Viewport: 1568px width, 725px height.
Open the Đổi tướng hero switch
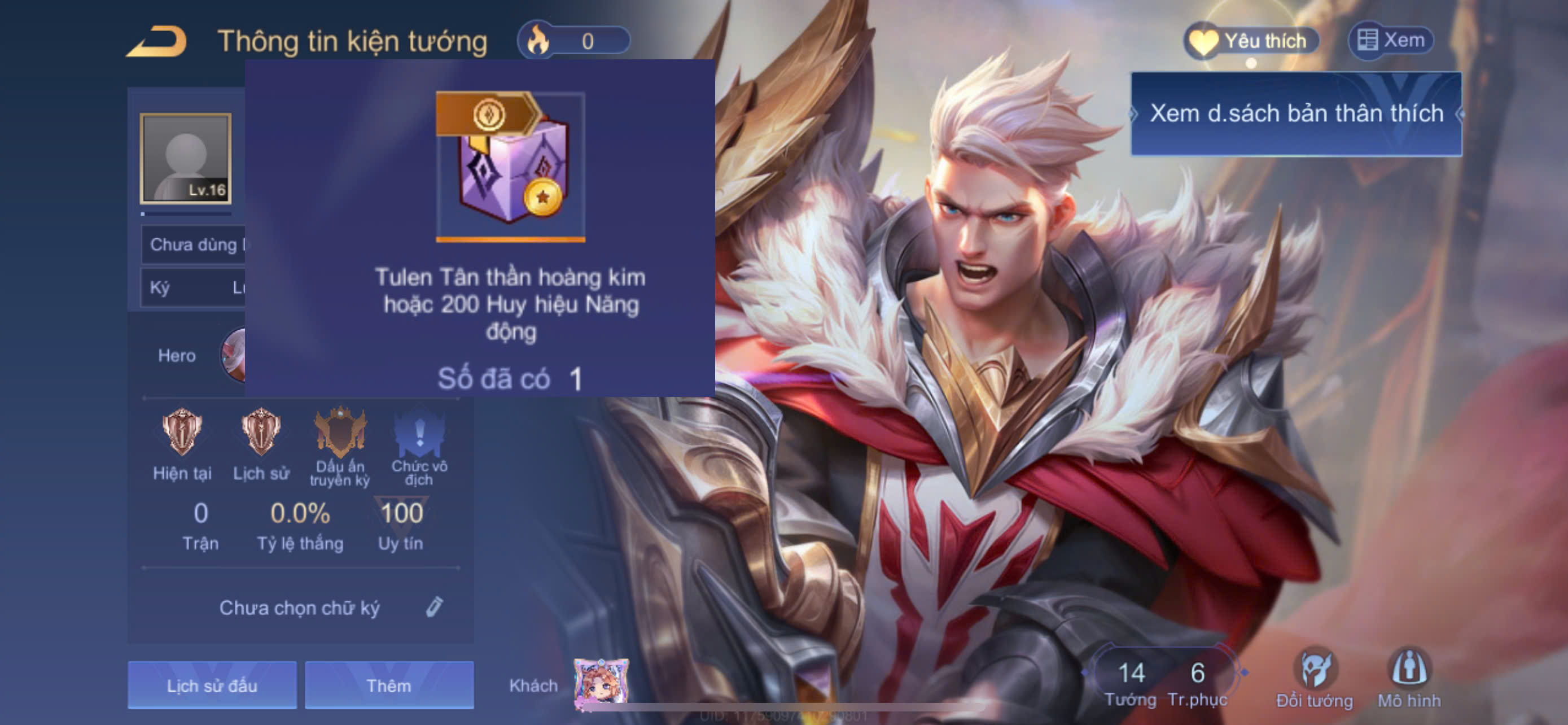(1314, 678)
